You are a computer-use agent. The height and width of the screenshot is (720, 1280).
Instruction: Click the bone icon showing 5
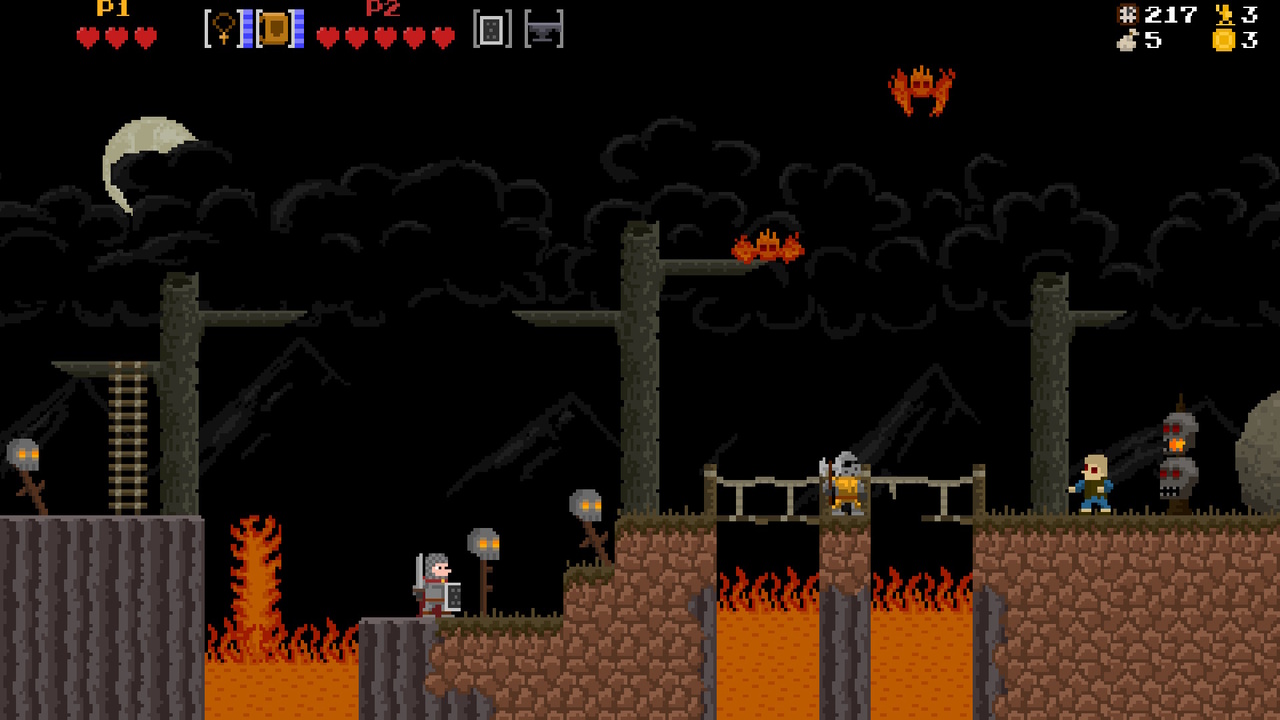(x=1126, y=43)
